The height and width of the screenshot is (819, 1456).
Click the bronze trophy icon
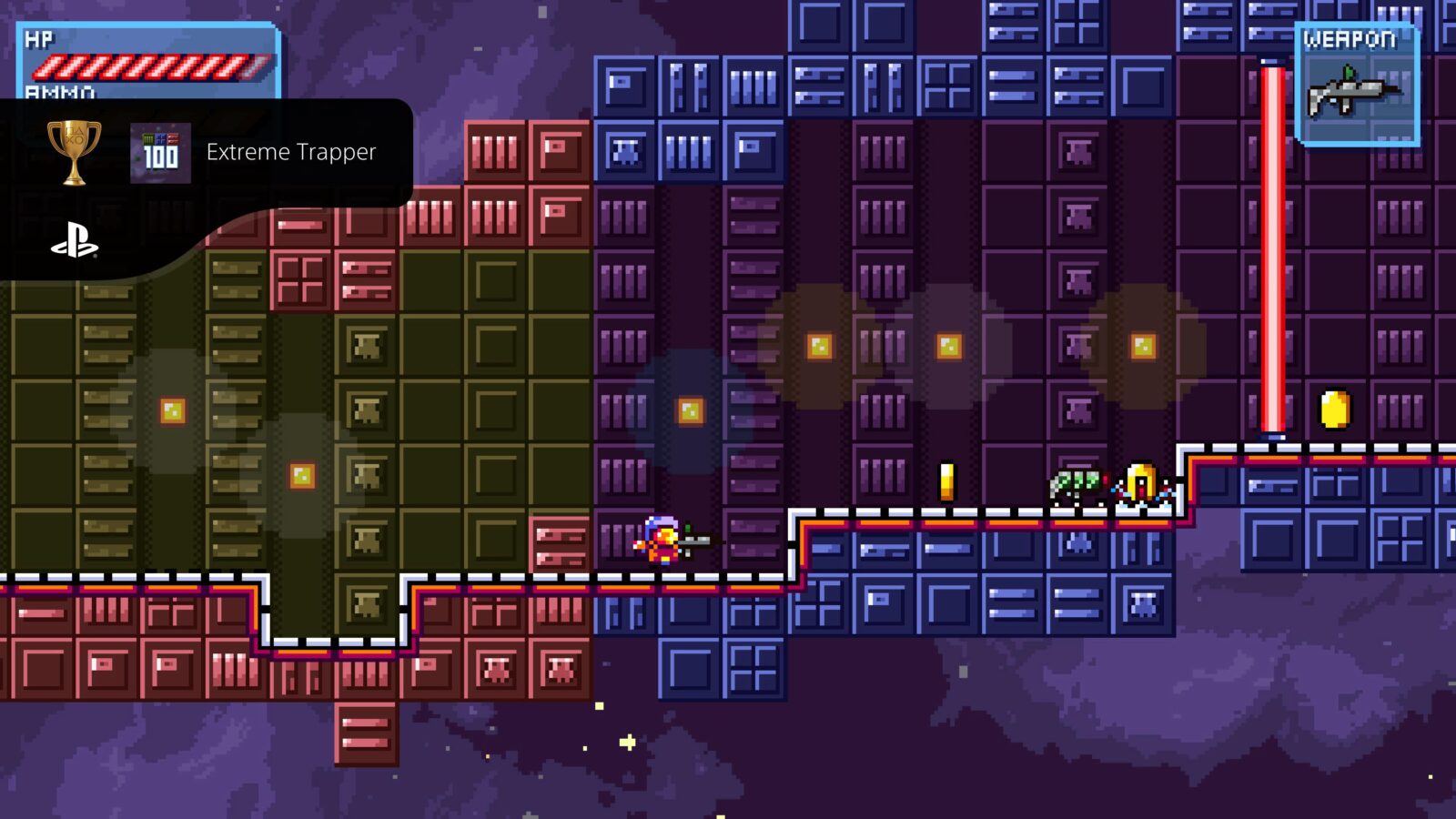75,153
